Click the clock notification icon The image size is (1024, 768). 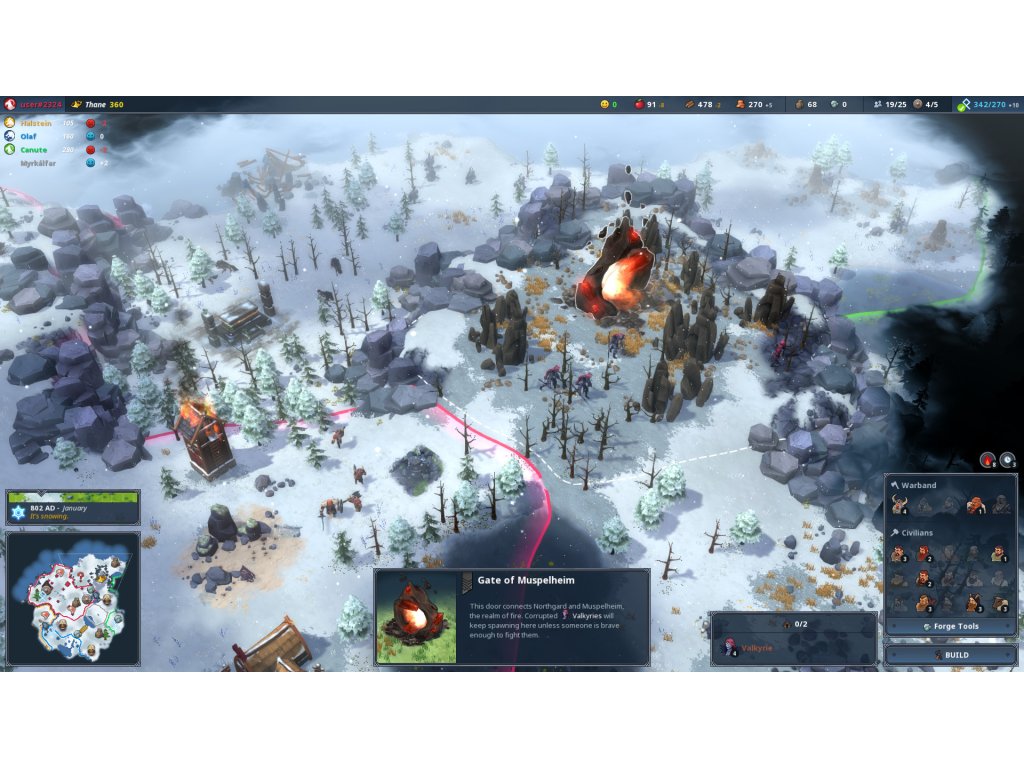click(1008, 460)
